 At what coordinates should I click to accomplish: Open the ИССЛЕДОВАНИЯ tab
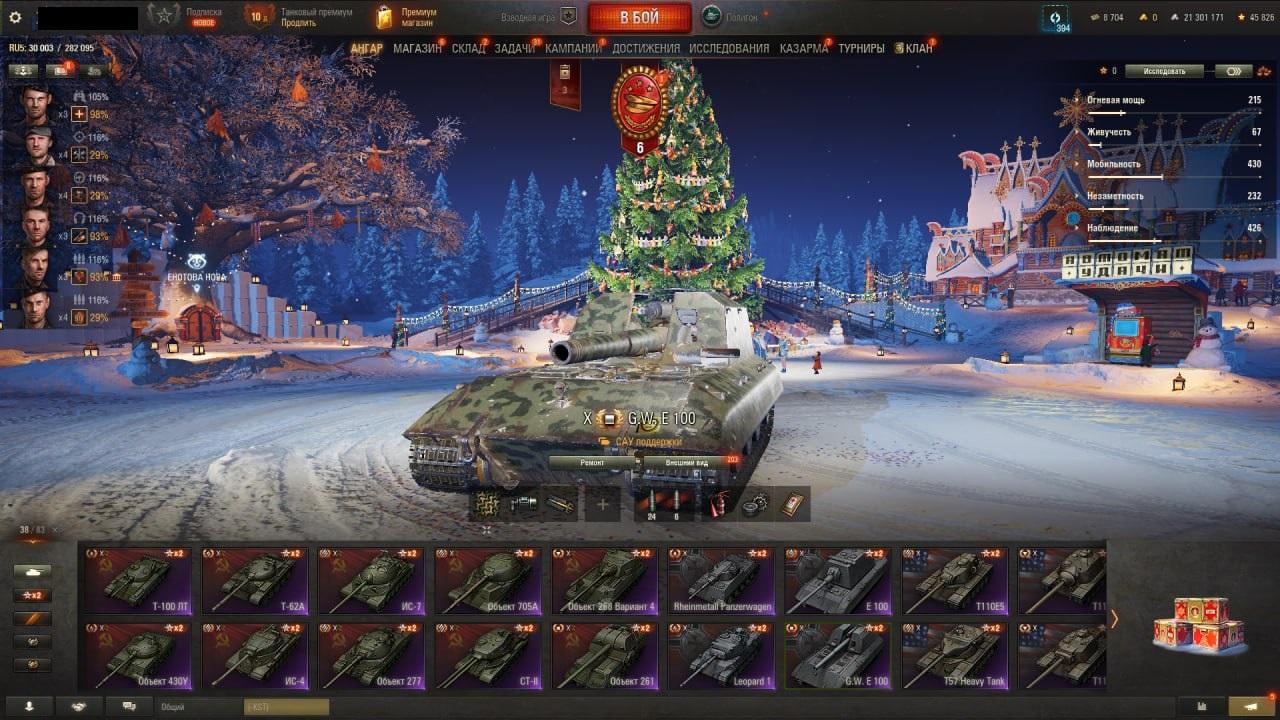tap(729, 48)
